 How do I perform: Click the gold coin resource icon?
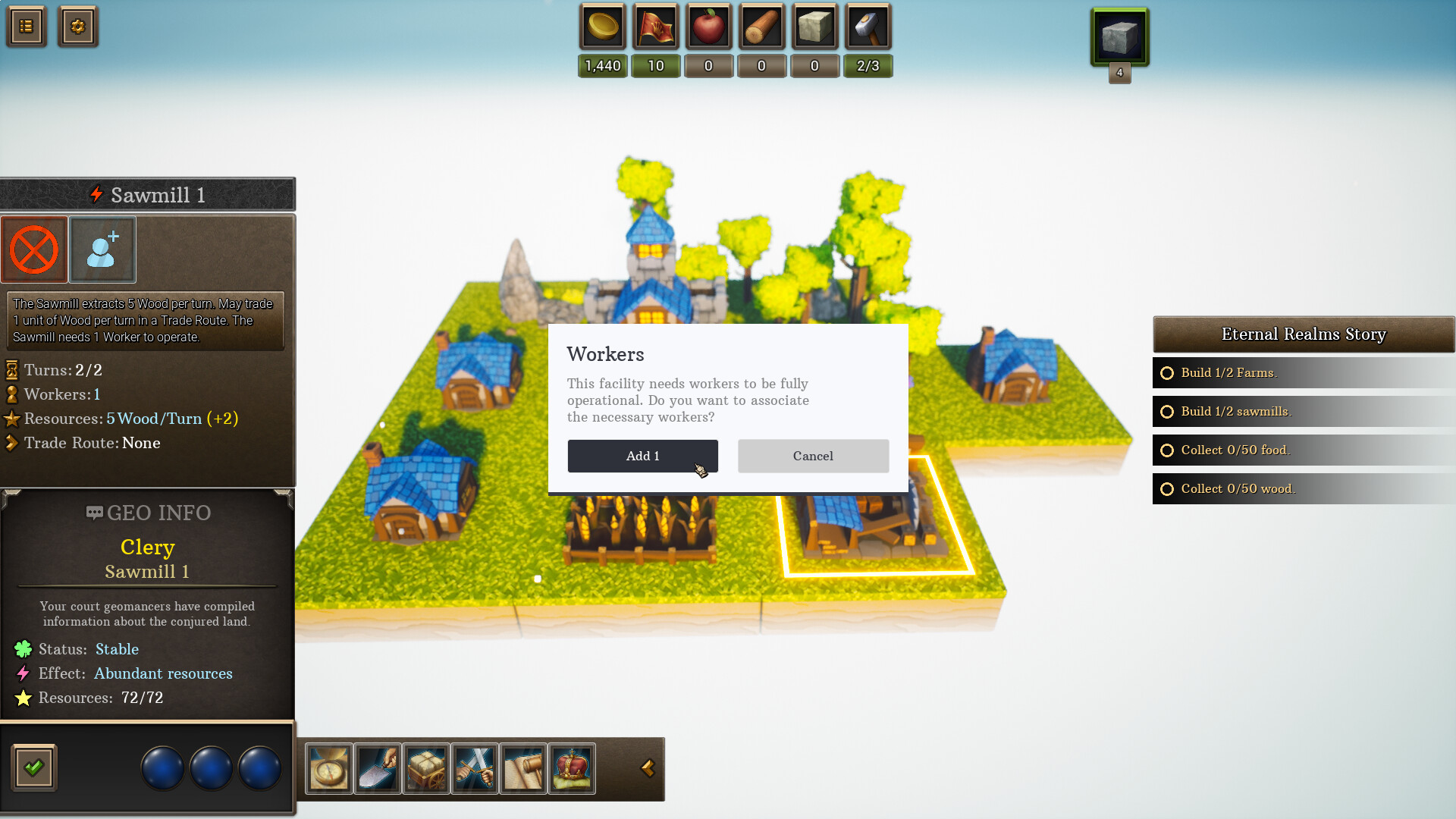point(601,27)
